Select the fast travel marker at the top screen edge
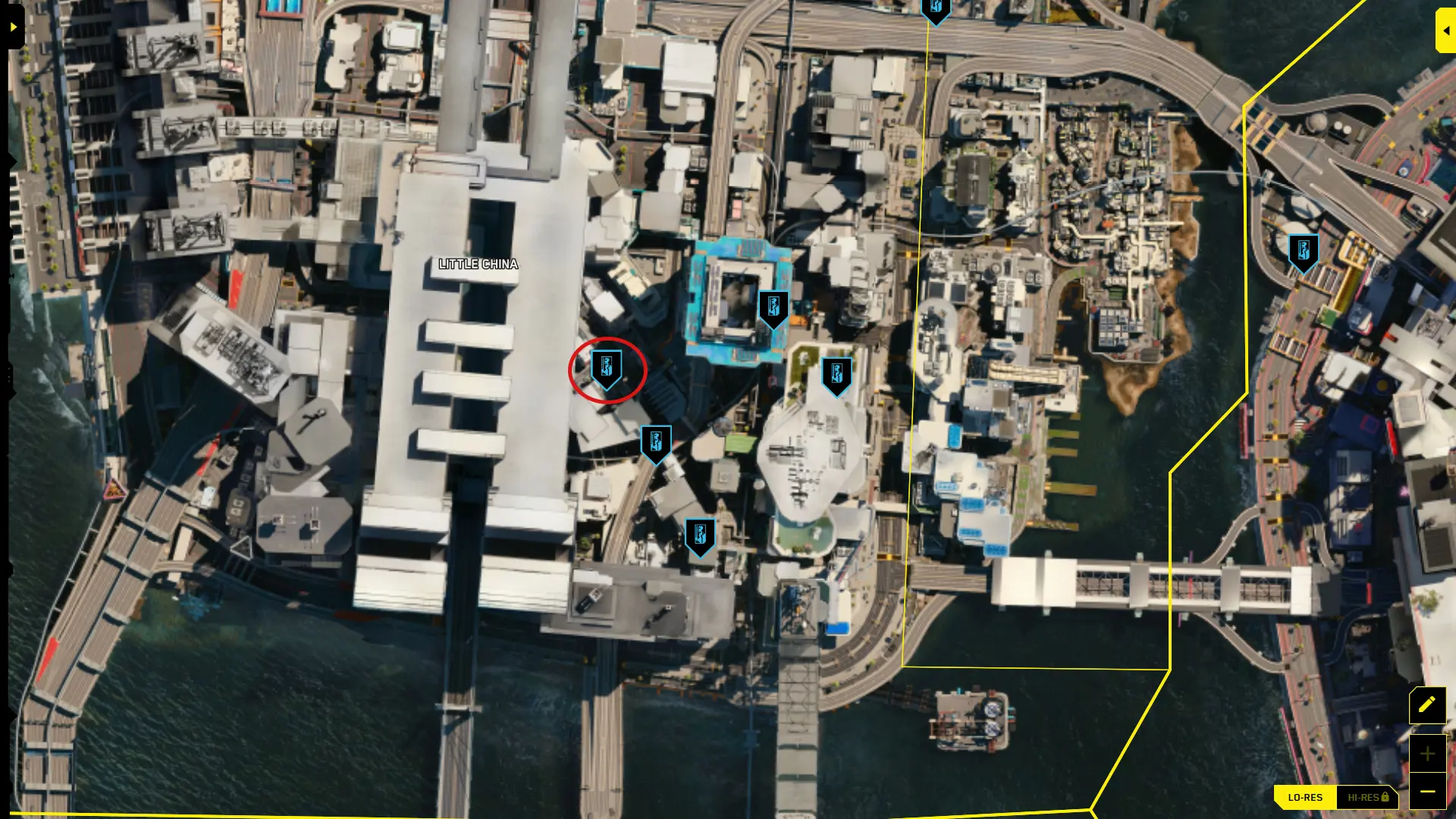The image size is (1456, 819). pos(937,11)
